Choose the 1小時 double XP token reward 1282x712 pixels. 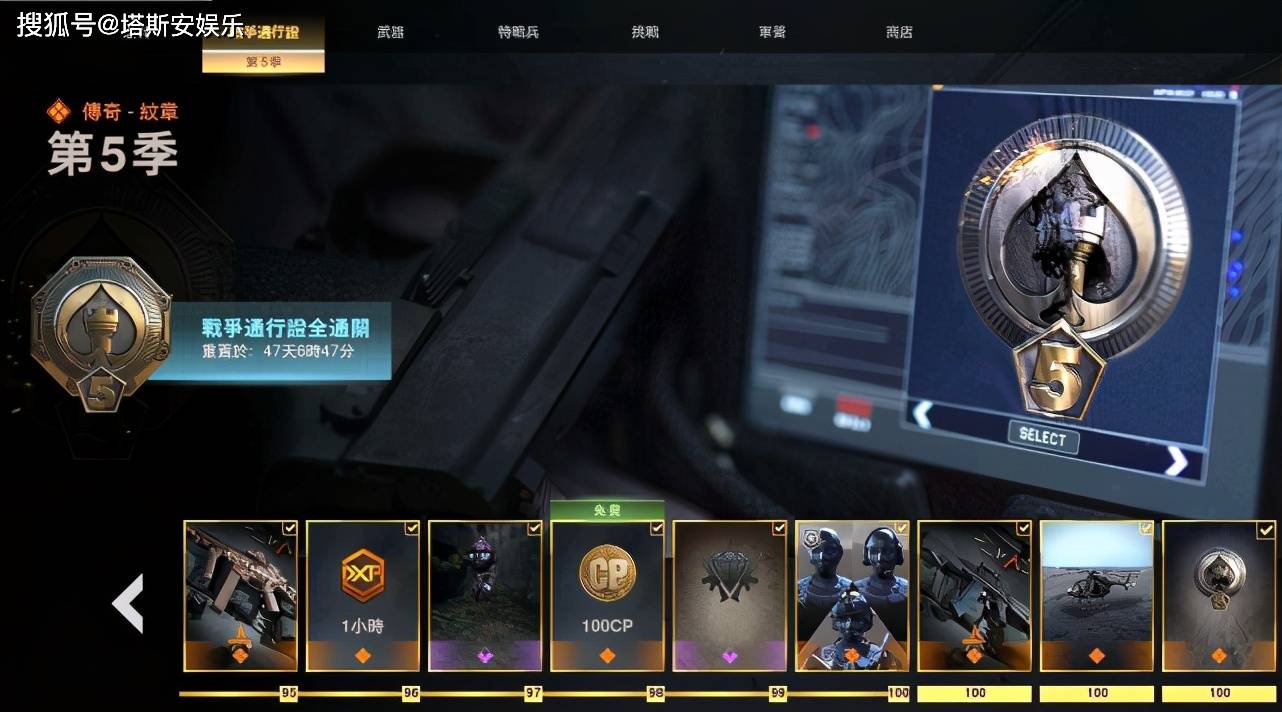click(x=362, y=596)
